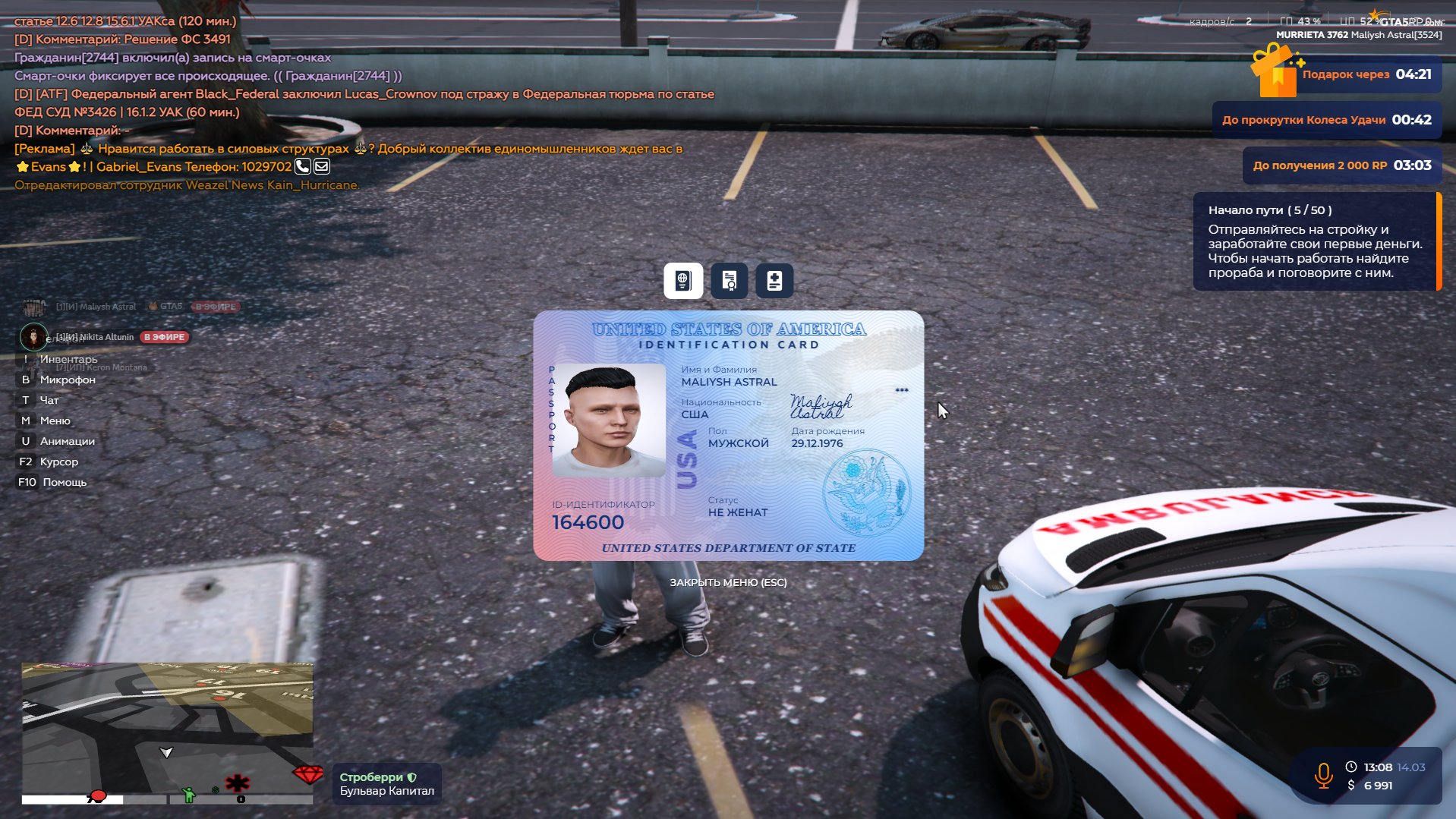Viewport: 1456px width, 819px height.
Task: Switch to the passport document tab
Action: click(682, 281)
